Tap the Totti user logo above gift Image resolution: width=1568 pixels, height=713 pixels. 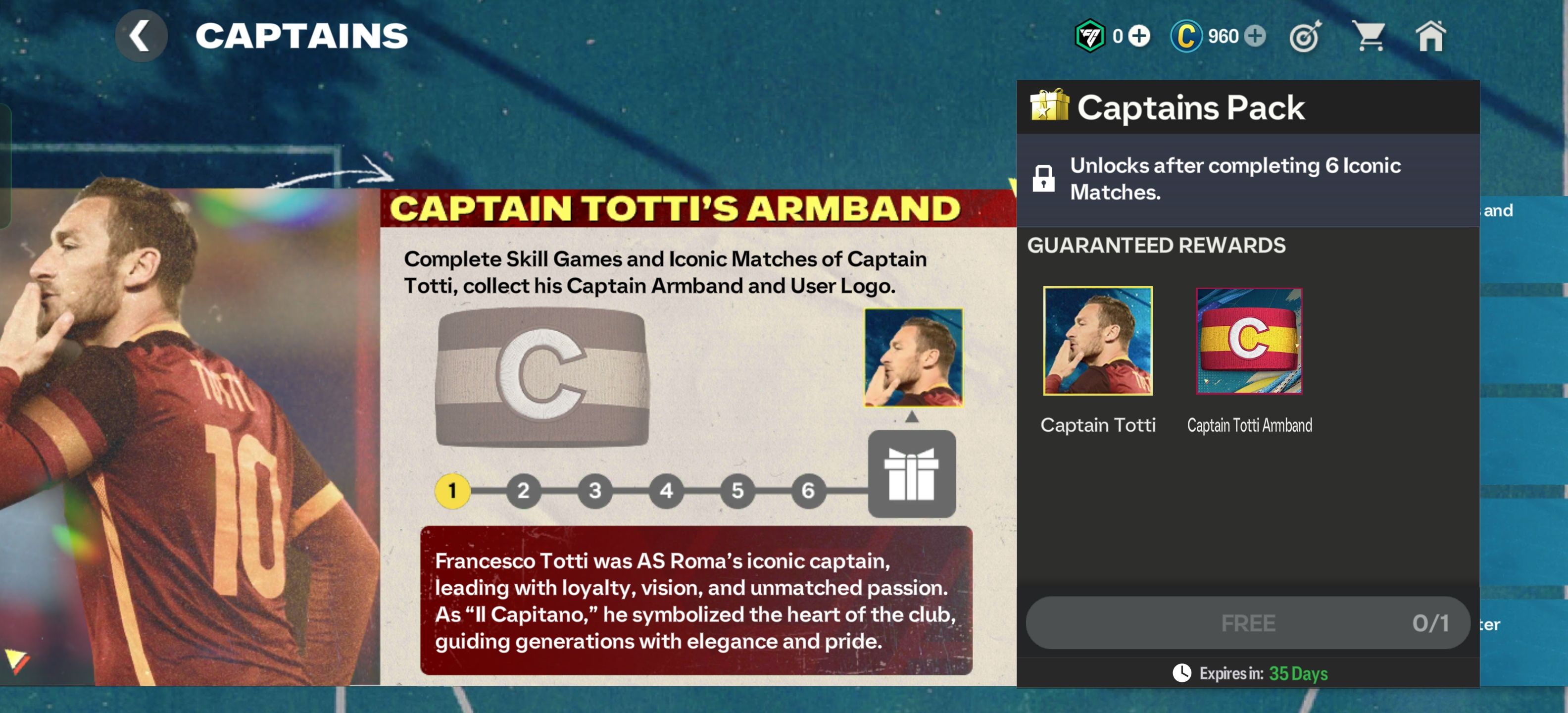tap(913, 357)
